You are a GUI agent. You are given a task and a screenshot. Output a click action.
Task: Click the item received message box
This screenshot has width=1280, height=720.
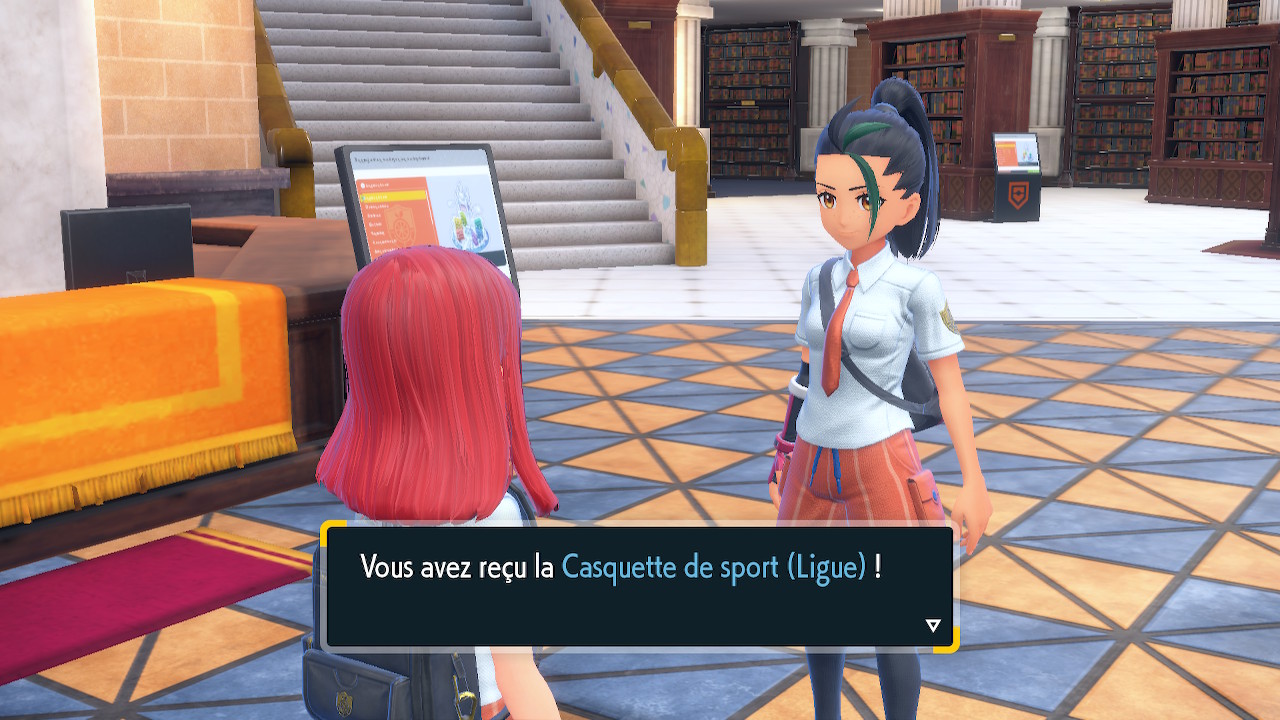pyautogui.click(x=639, y=587)
